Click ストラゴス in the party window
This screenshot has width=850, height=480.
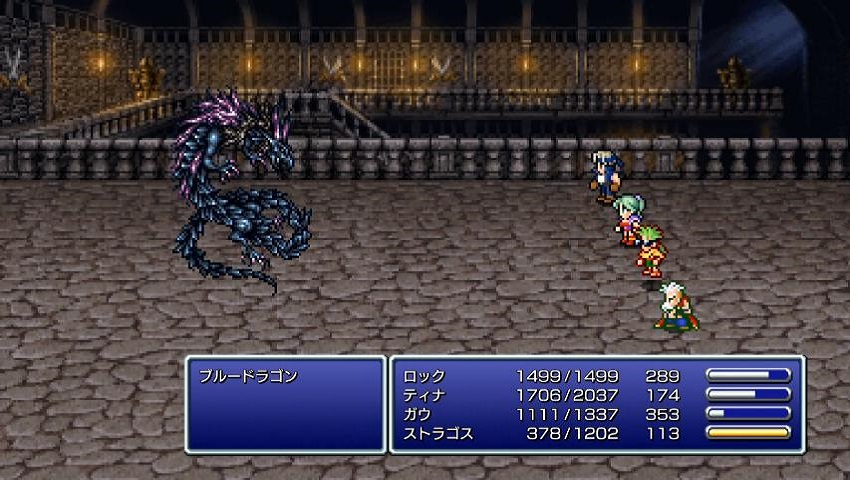coord(438,434)
